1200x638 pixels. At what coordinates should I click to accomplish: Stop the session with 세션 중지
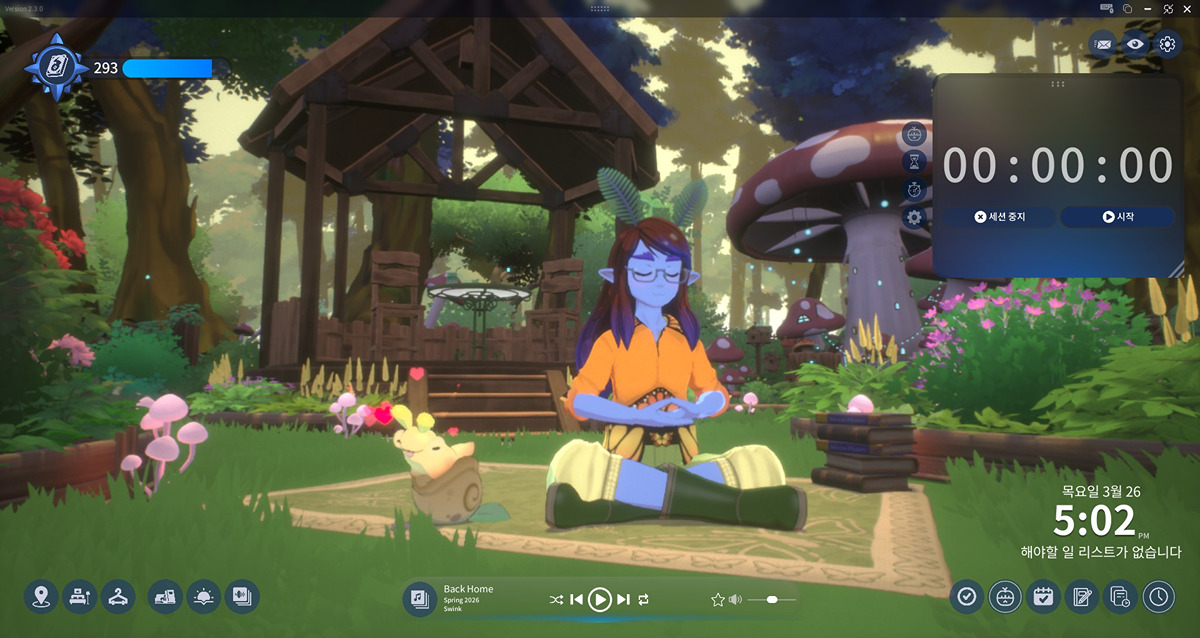pos(999,217)
